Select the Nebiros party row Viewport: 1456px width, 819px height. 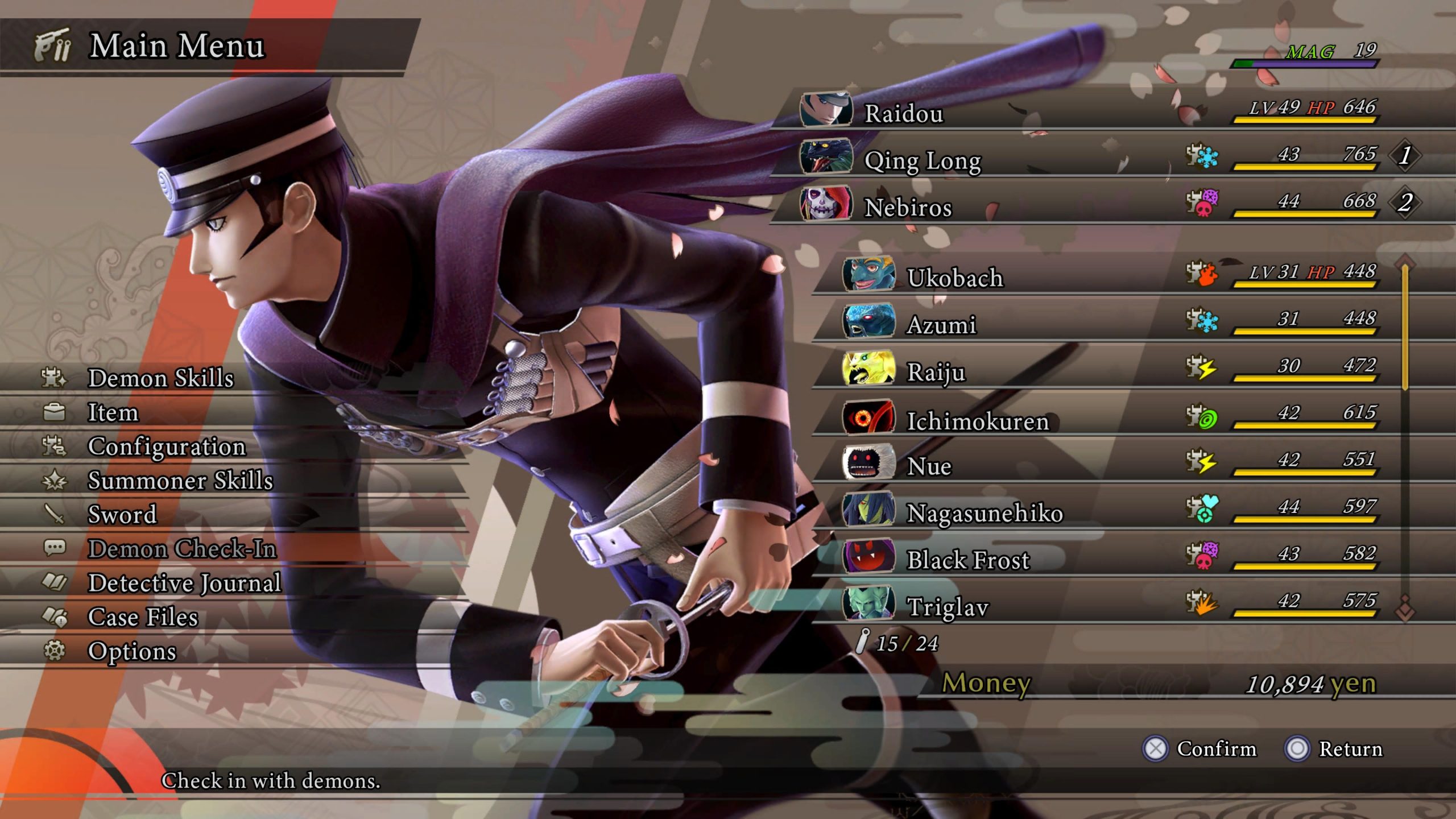(x=908, y=207)
